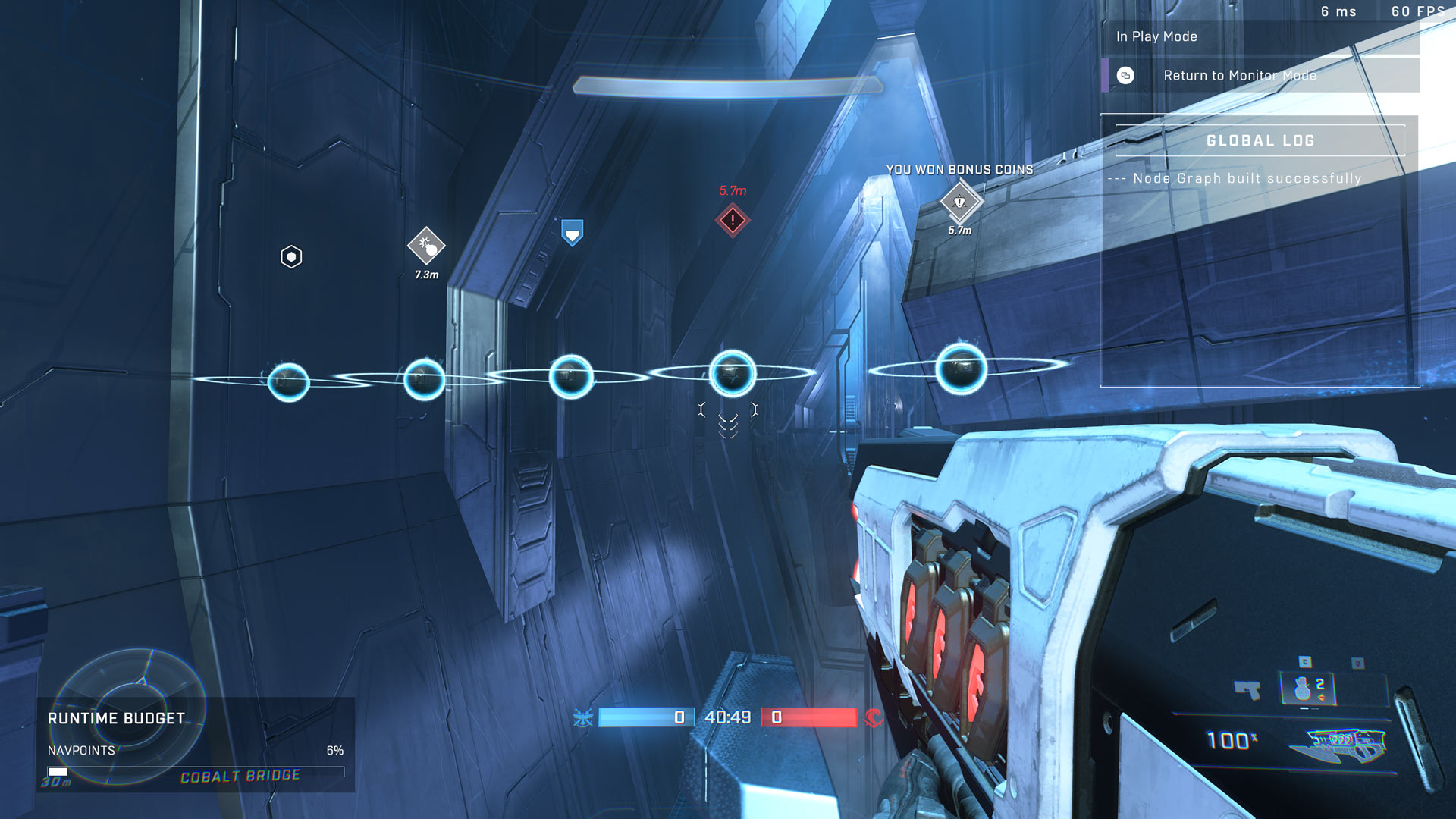Expand the Runtime Budget panel
Image resolution: width=1456 pixels, height=819 pixels.
tap(115, 718)
